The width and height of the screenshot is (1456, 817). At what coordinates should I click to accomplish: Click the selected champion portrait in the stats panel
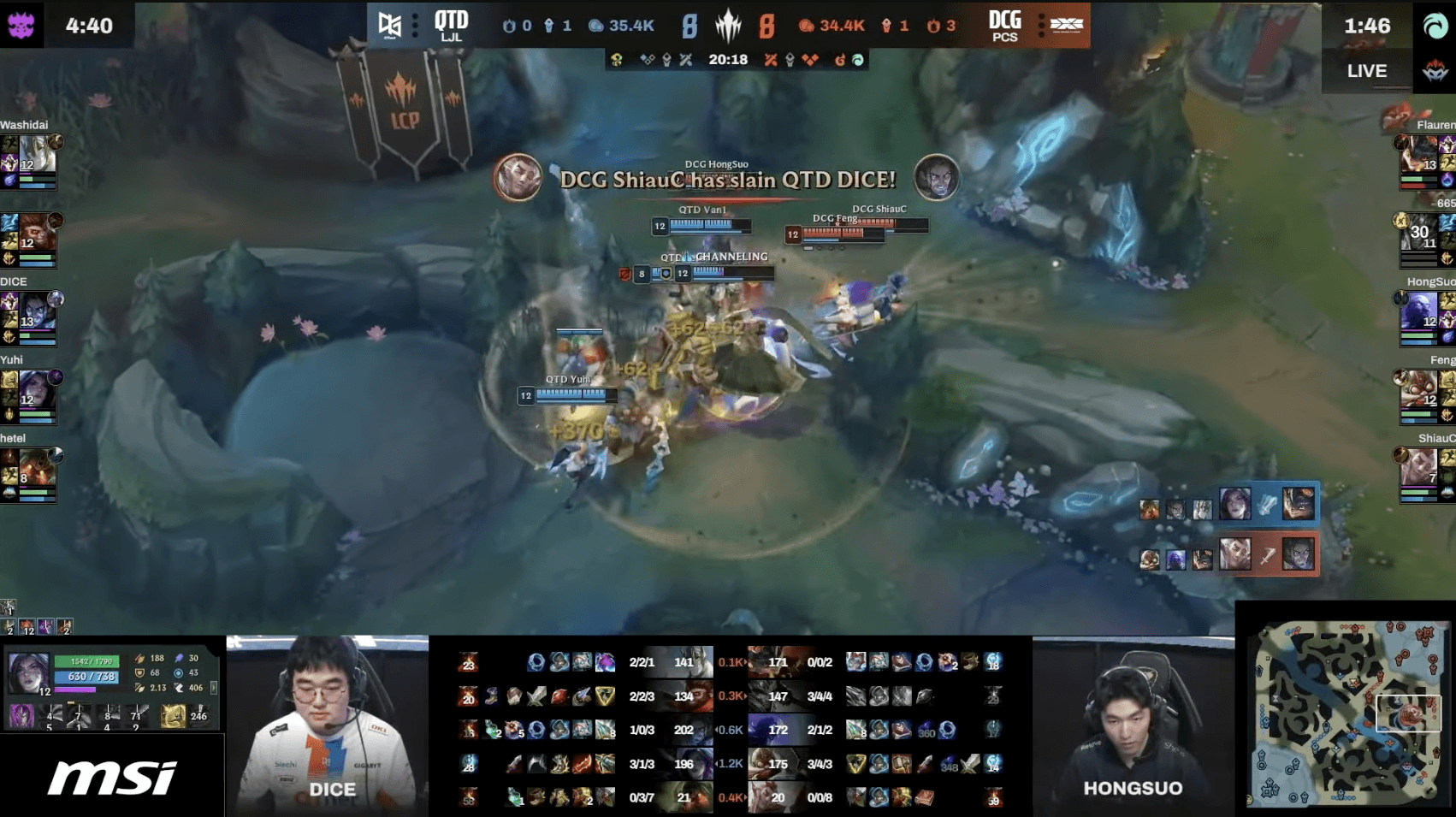[x=28, y=673]
